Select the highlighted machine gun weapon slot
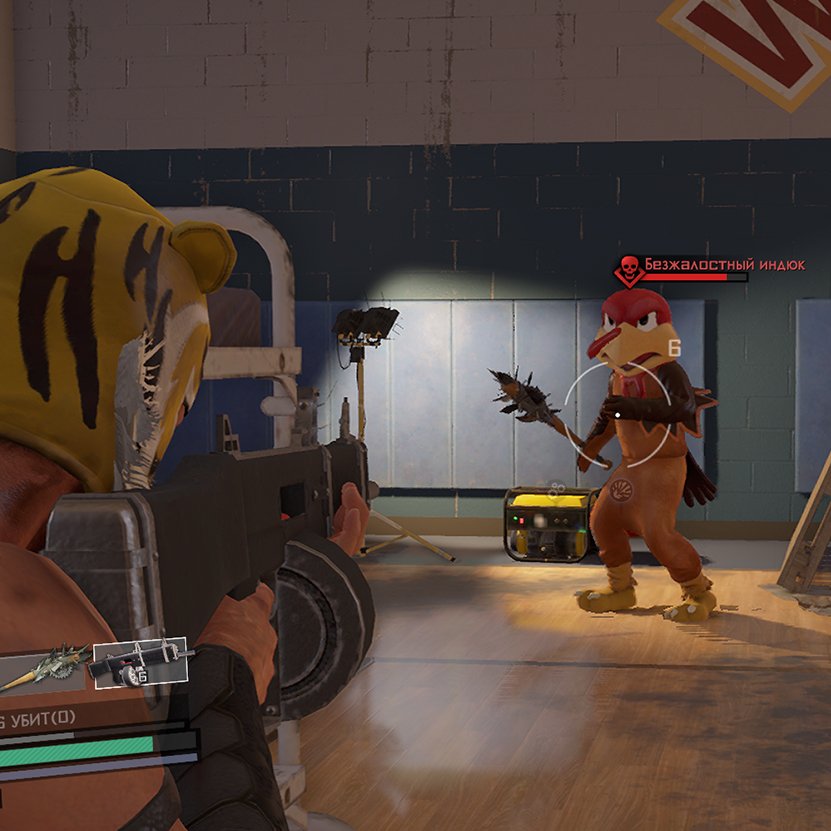The height and width of the screenshot is (831, 831). point(140,663)
